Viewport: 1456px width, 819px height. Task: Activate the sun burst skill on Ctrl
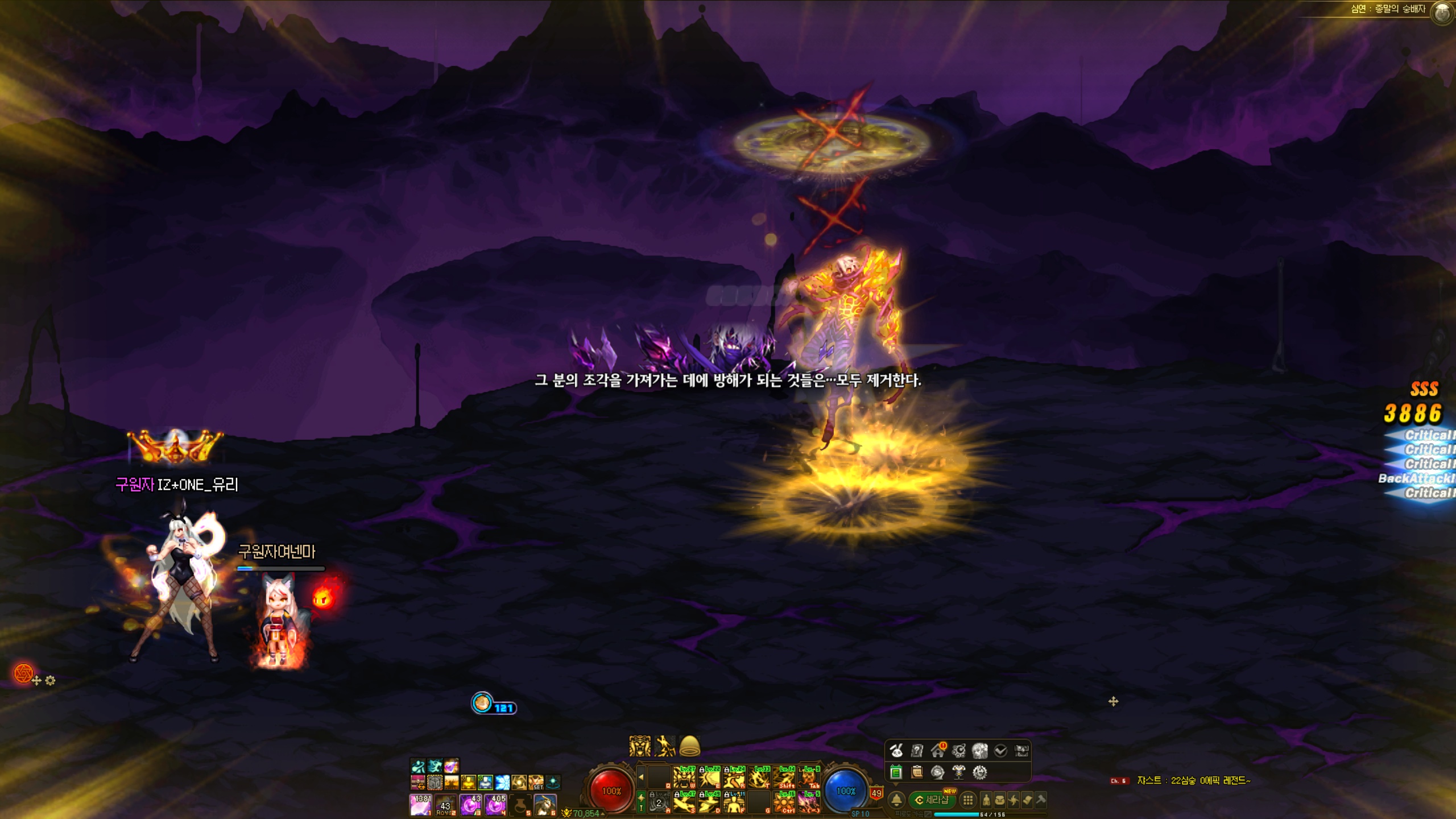click(x=784, y=802)
